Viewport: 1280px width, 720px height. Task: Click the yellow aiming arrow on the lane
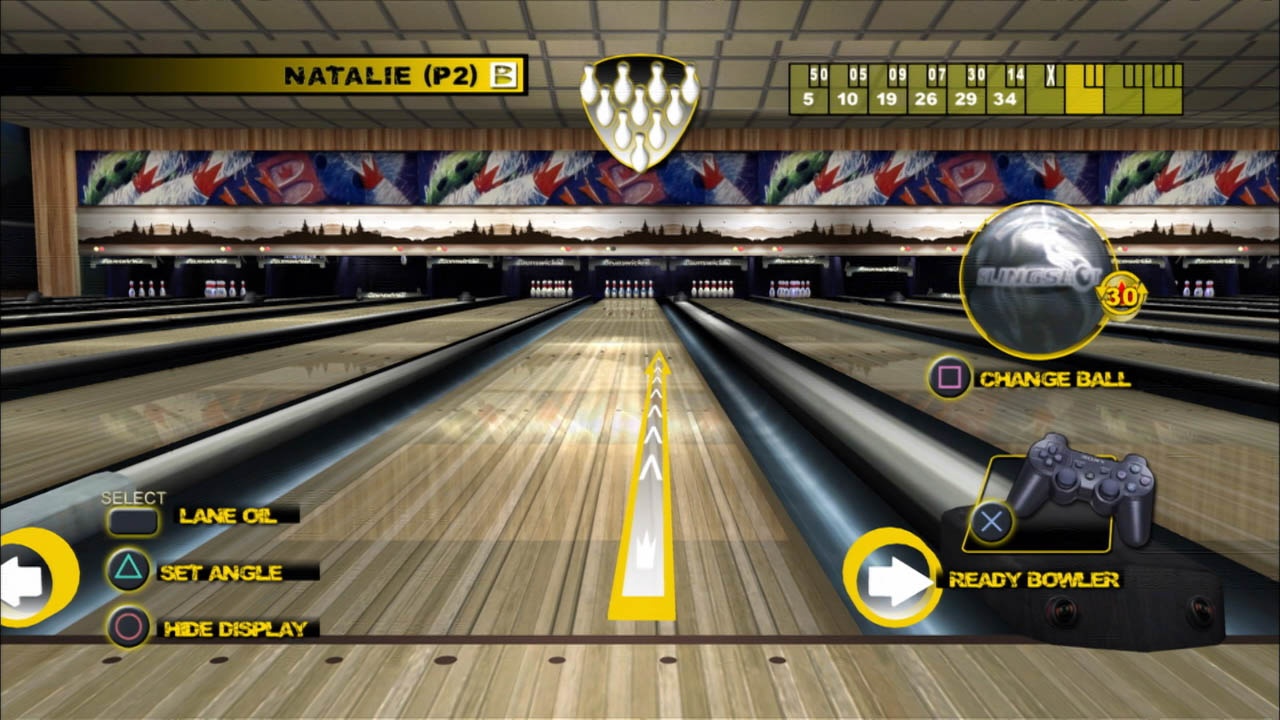pos(652,480)
